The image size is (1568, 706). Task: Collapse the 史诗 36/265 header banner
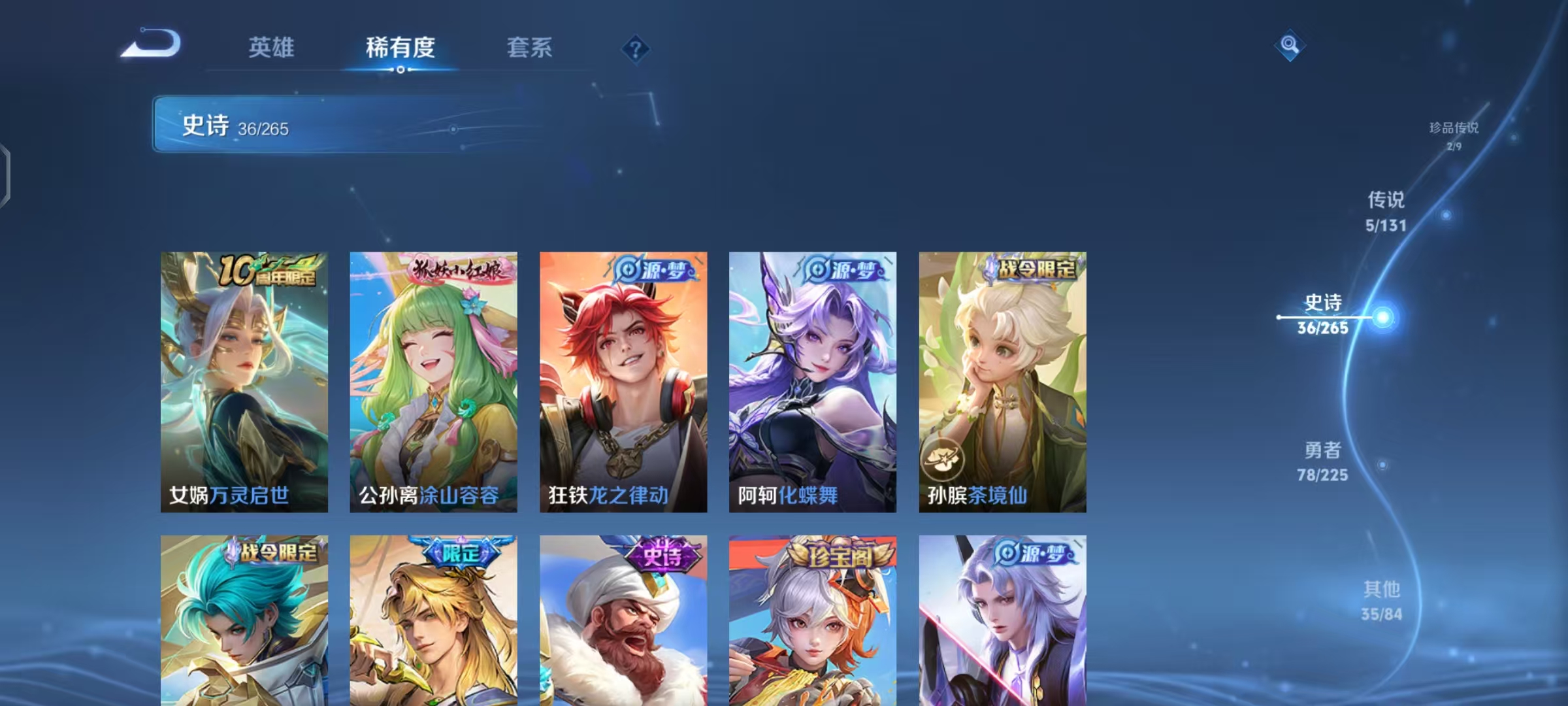click(301, 126)
